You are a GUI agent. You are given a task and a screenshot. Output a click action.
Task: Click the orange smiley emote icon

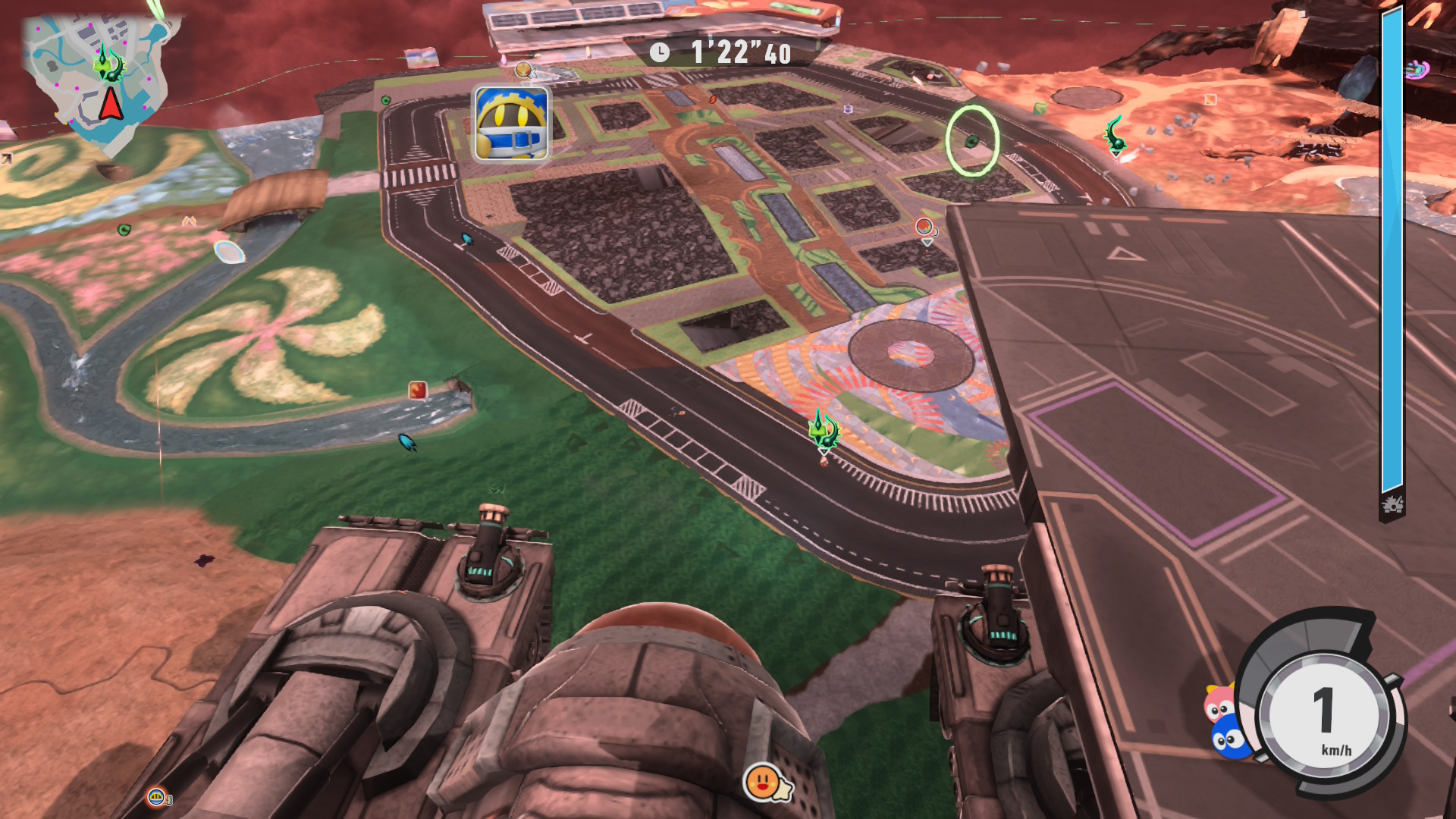point(763,780)
